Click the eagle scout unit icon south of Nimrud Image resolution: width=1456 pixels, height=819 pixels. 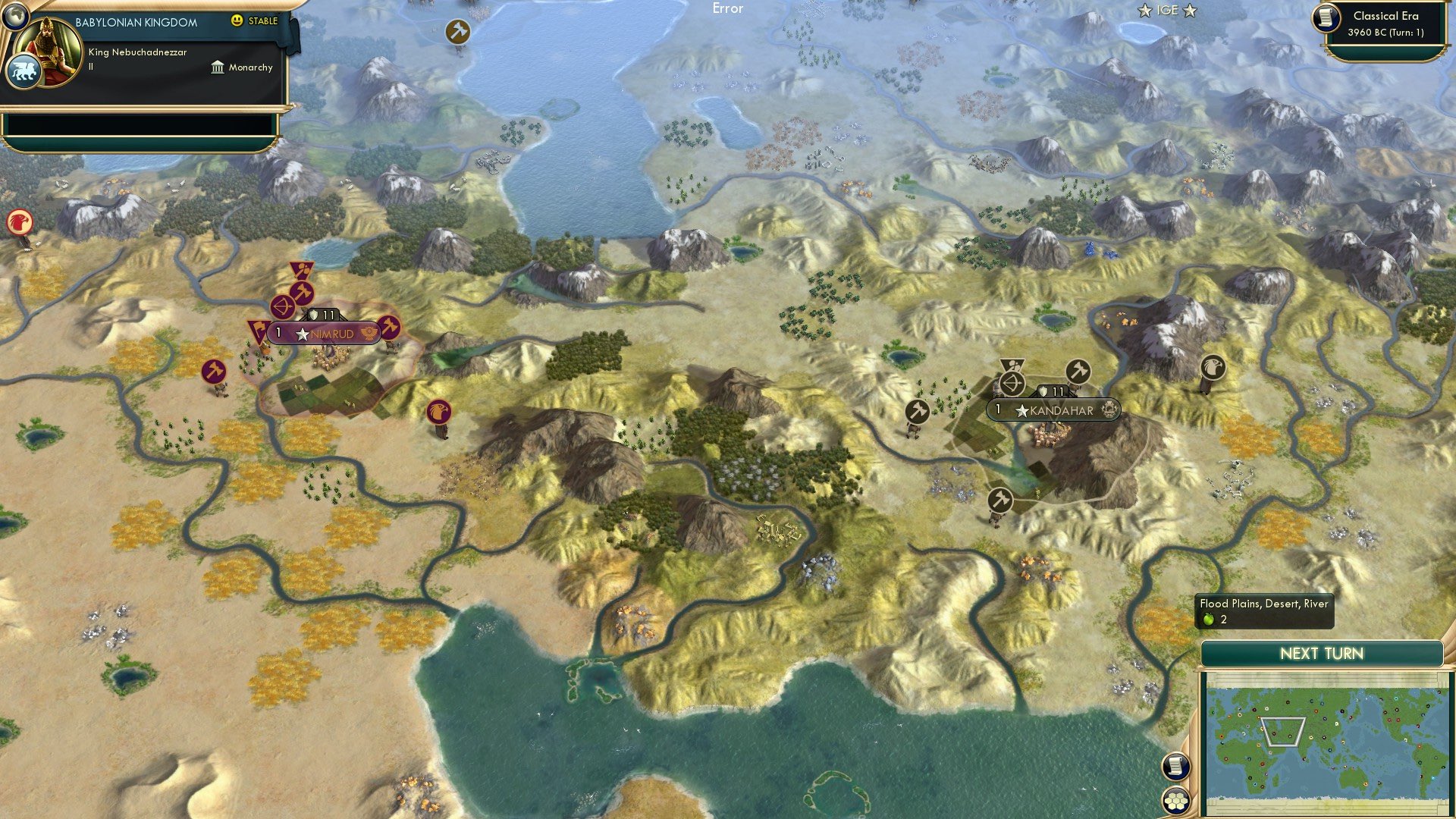click(438, 410)
